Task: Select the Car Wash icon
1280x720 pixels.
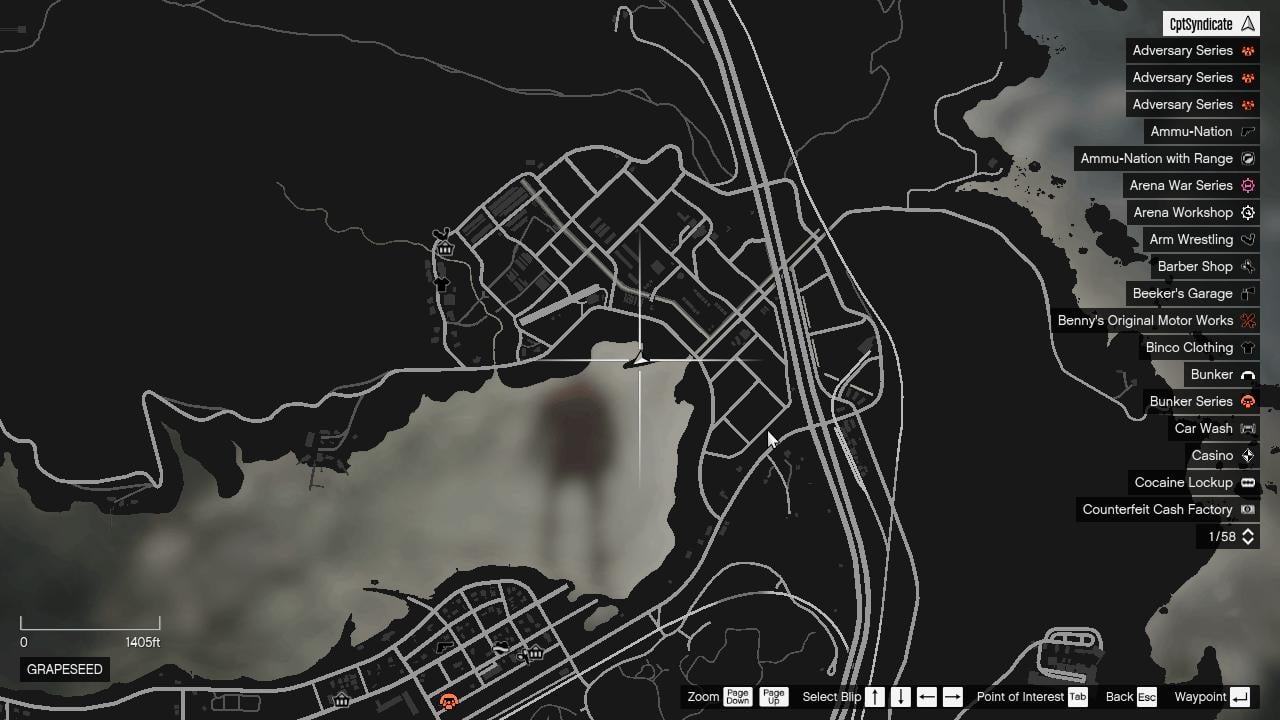Action: click(x=1247, y=428)
